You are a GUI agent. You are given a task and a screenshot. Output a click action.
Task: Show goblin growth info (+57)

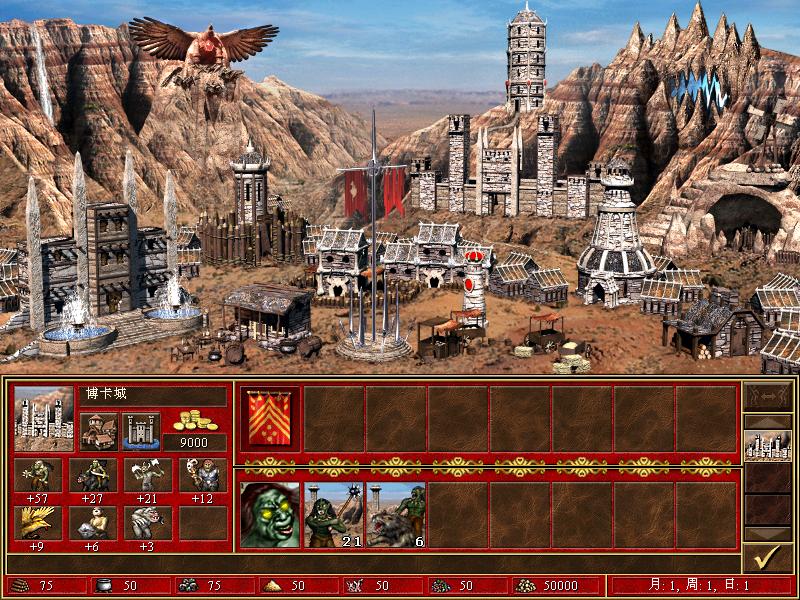click(x=38, y=475)
